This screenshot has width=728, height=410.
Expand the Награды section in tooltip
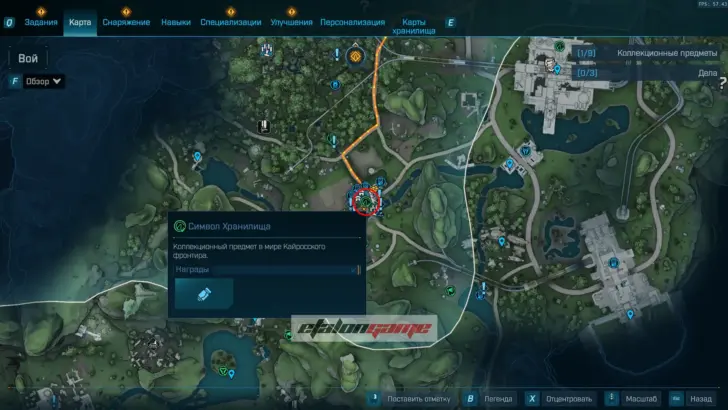click(x=266, y=269)
